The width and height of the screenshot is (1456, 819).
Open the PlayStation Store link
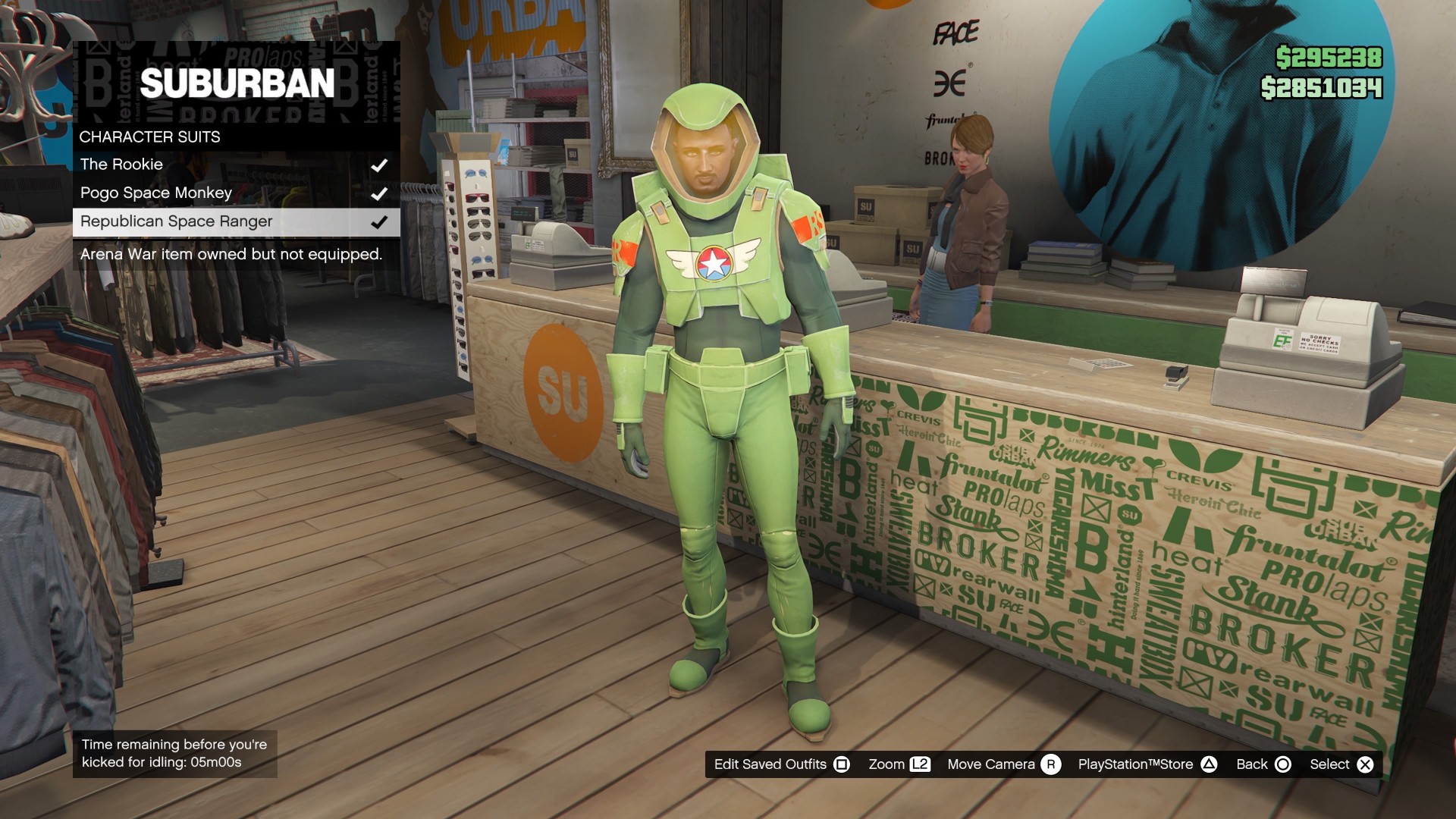1136,764
